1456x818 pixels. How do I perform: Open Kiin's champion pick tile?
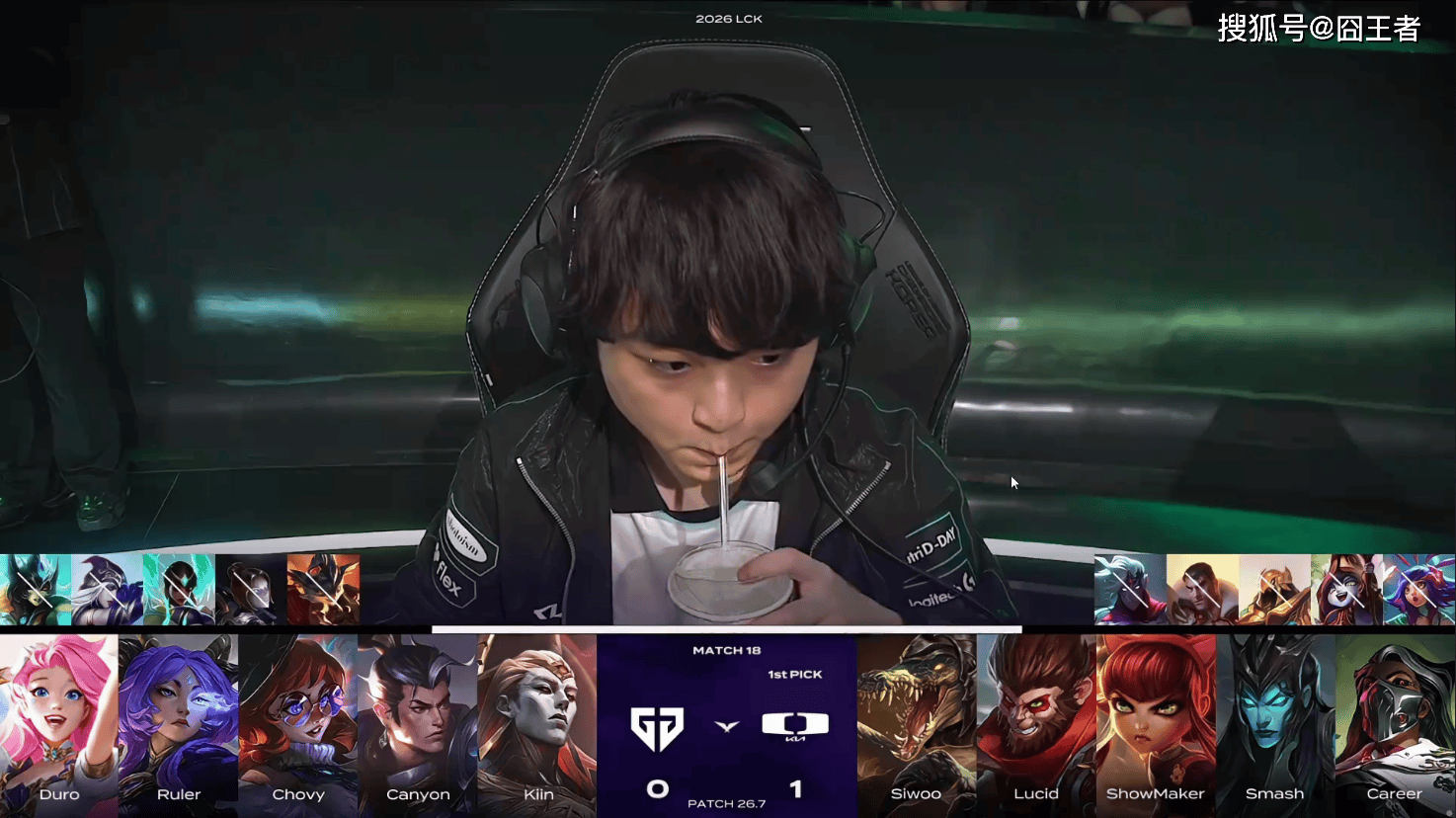coord(537,723)
